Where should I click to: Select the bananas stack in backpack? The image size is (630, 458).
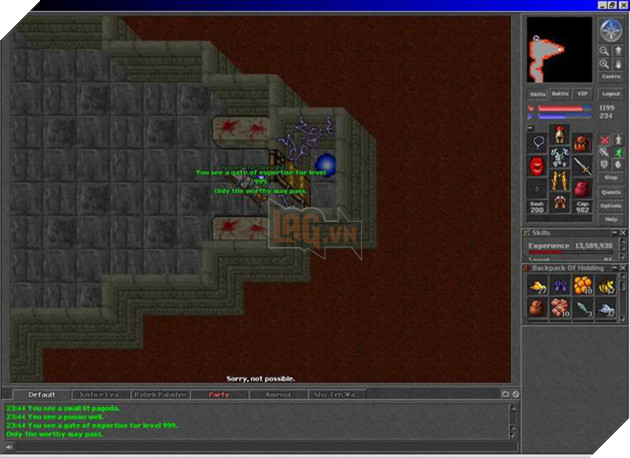[x=606, y=286]
